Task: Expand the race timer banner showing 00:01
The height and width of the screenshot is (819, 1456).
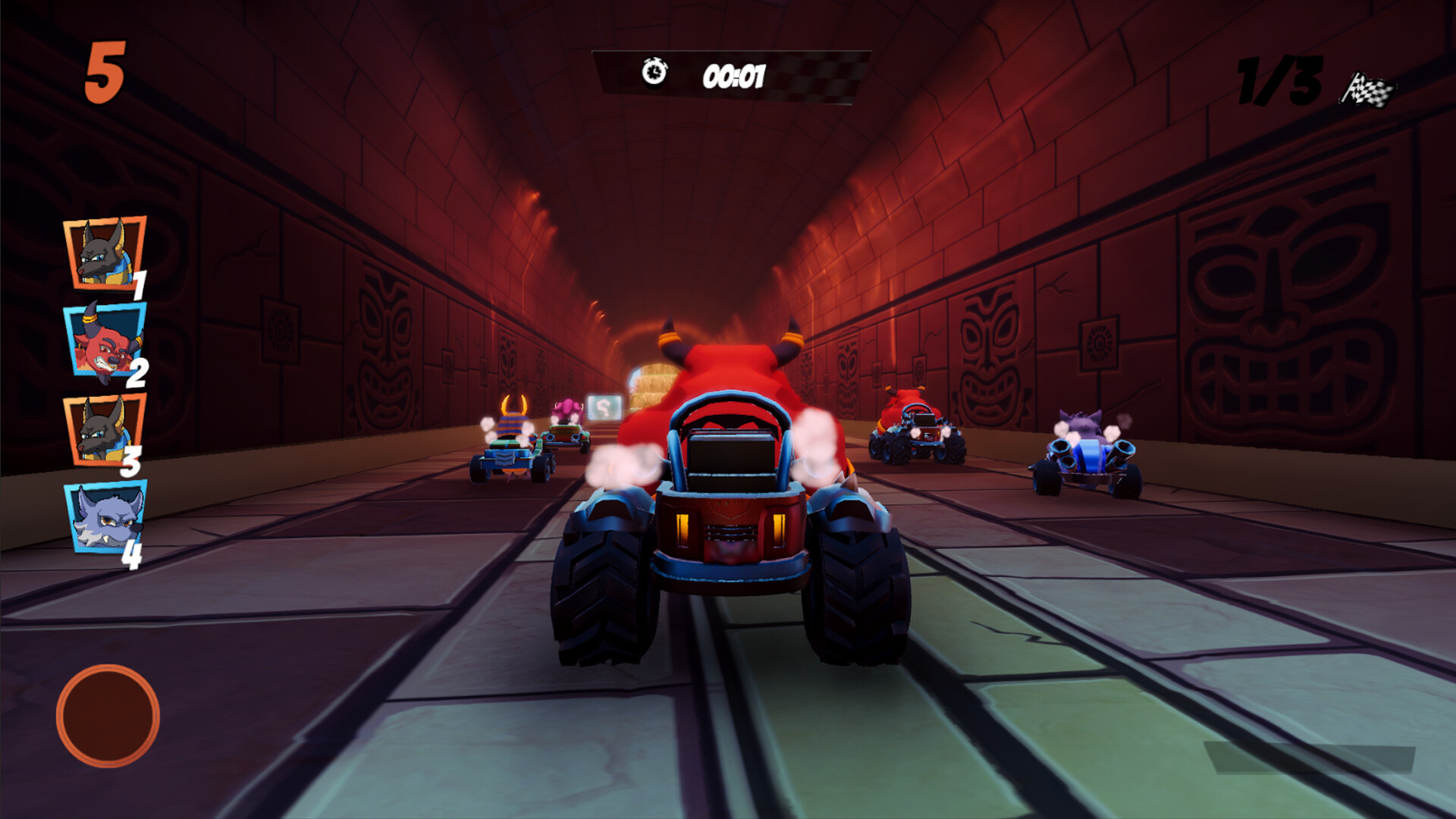Action: tap(730, 76)
